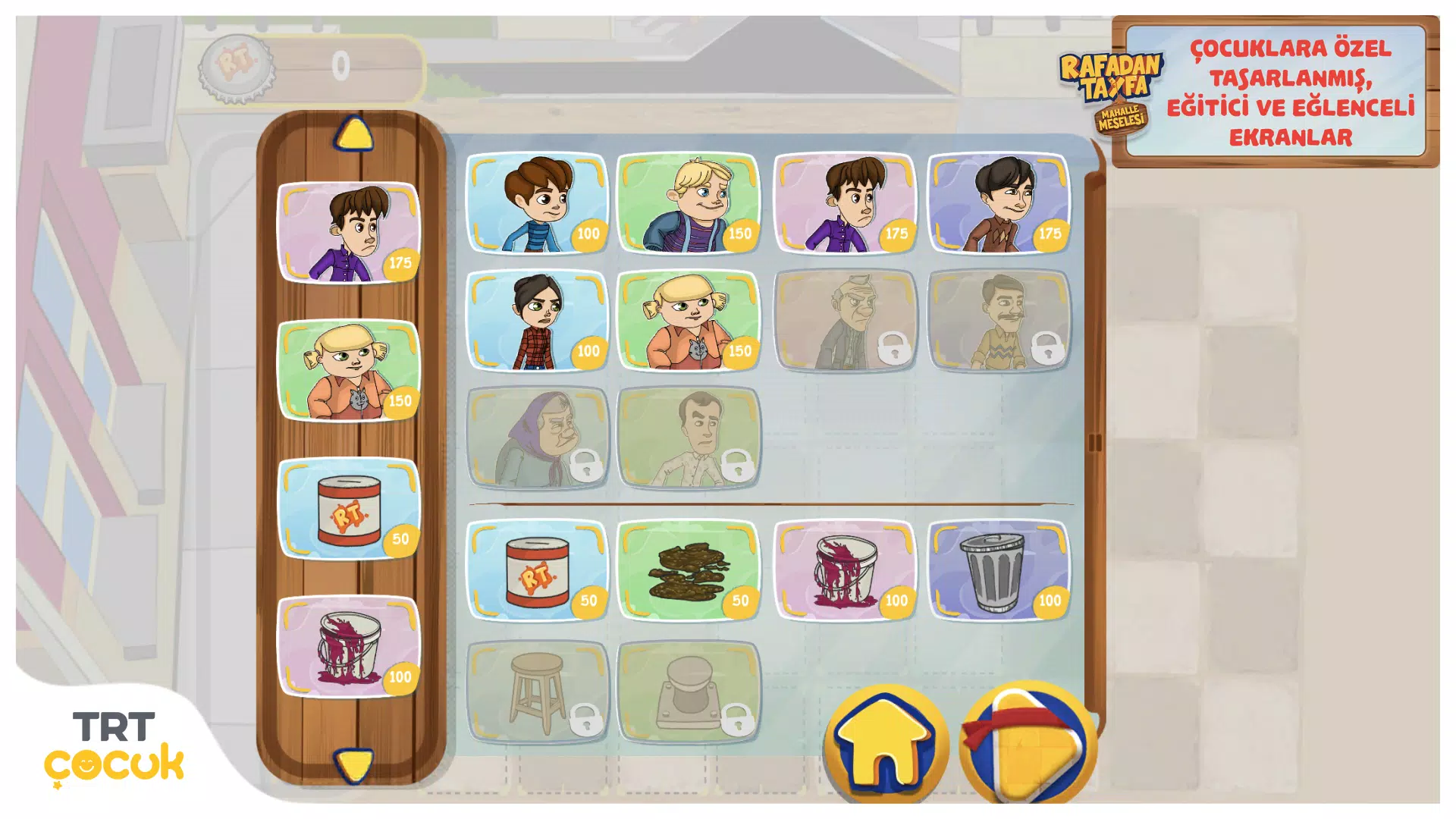1456x819 pixels.
Task: Click the blonde pigtail girl in the wooden panel
Action: 349,370
